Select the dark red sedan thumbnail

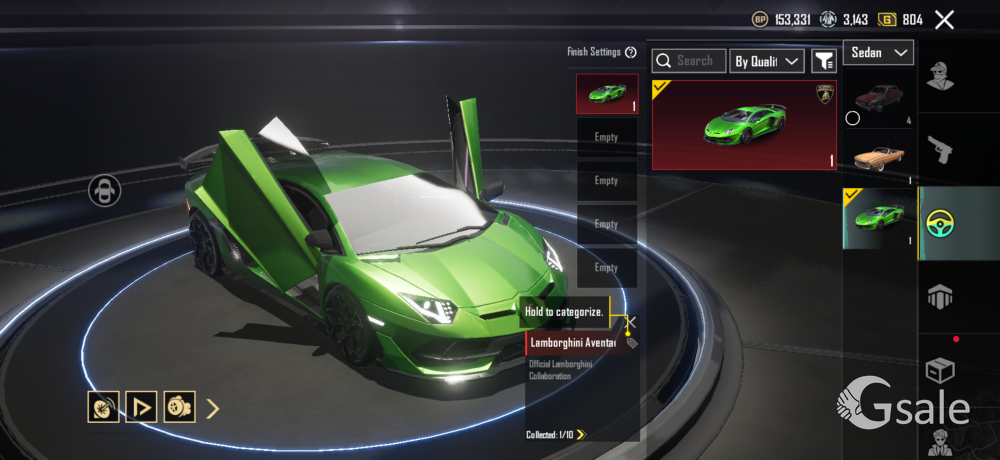tap(879, 99)
